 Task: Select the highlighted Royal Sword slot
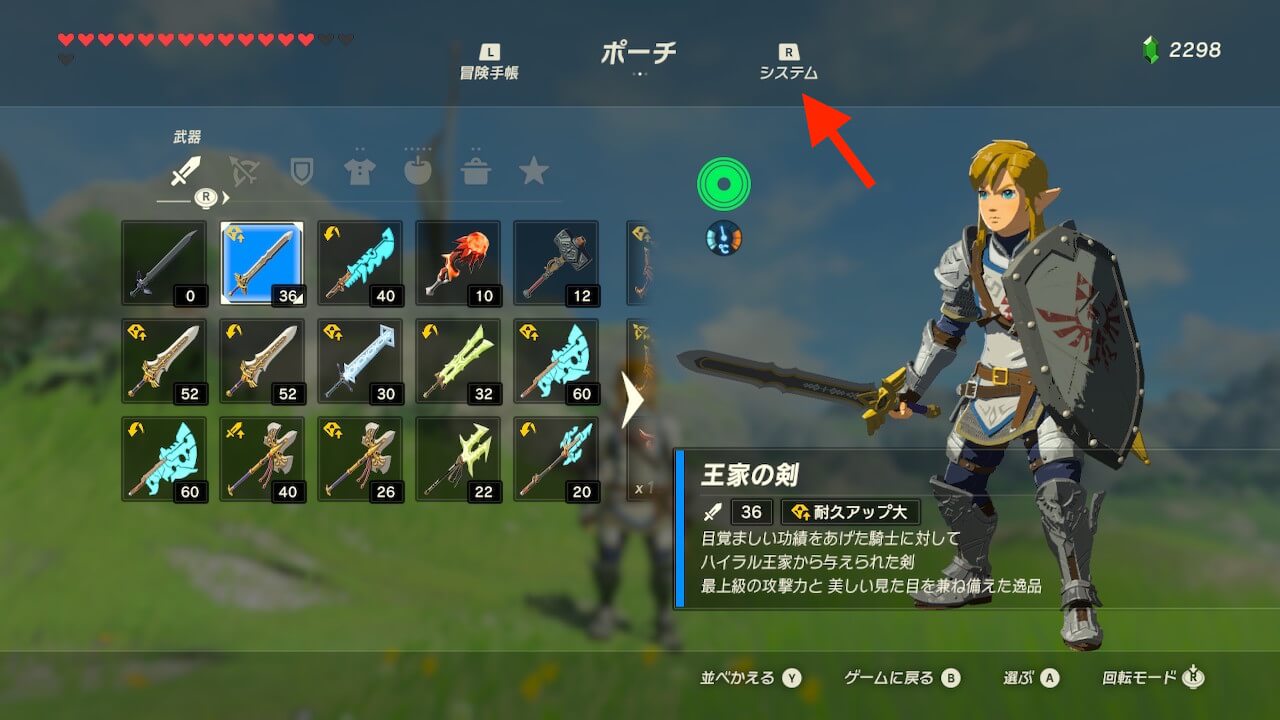(x=262, y=263)
